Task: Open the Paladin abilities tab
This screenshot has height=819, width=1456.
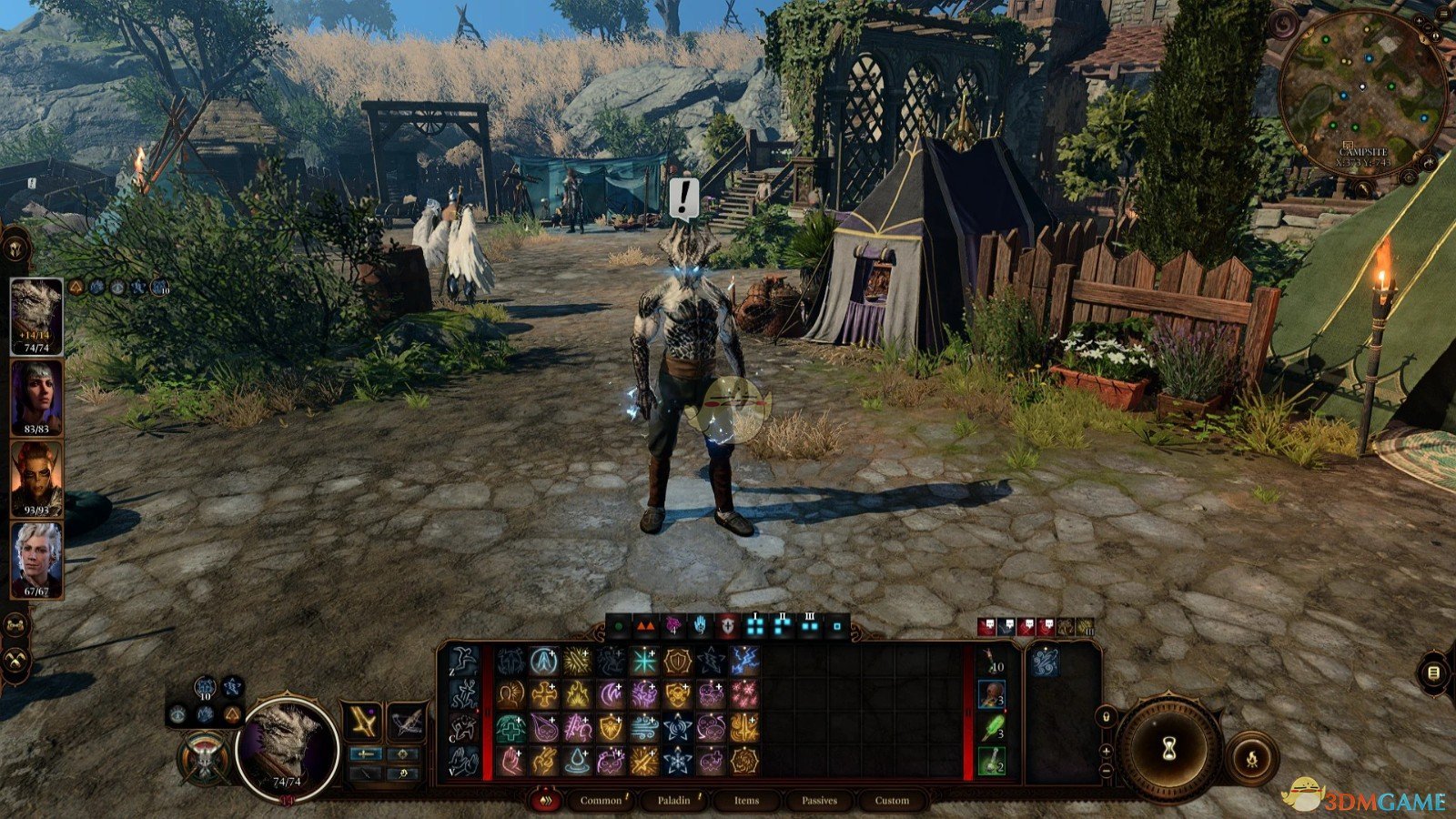Action: pyautogui.click(x=673, y=801)
